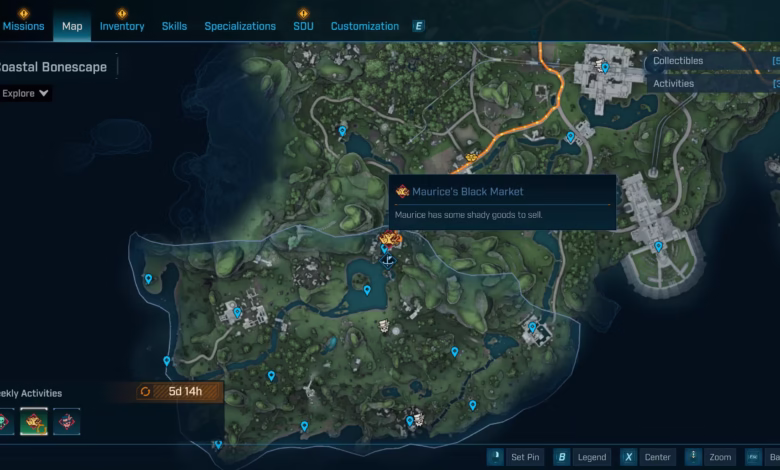The height and width of the screenshot is (470, 780).
Task: Show the Collectibles filter entry
Action: coord(678,61)
